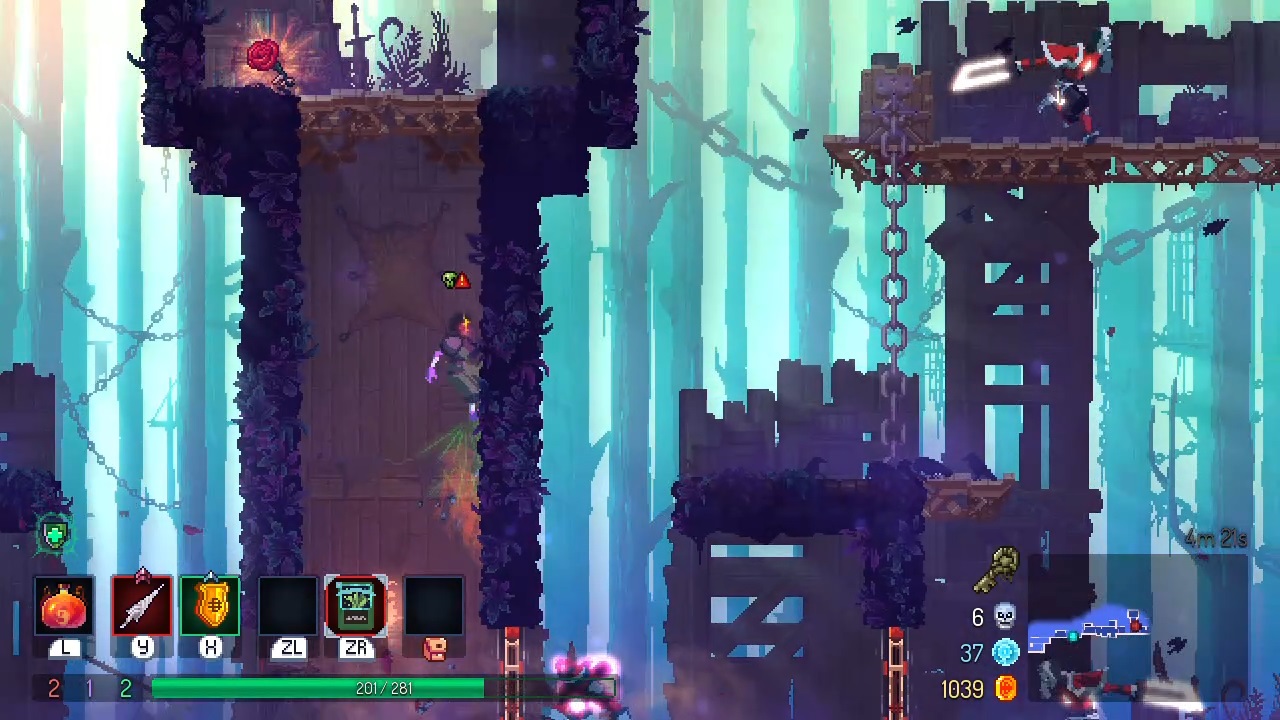Click the skull kill counter icon
Screen dimensions: 1280x720
pos(1005,617)
